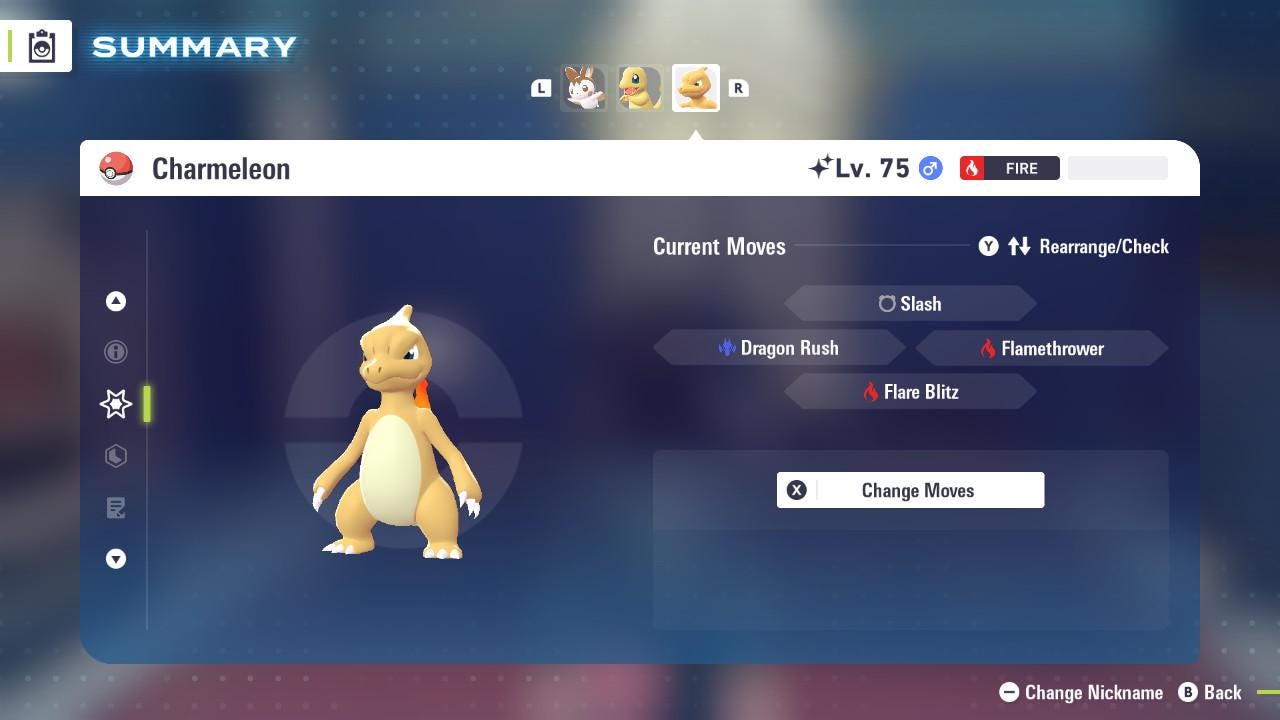
Task: Click the down arrow below the sidebar
Action: [x=116, y=559]
